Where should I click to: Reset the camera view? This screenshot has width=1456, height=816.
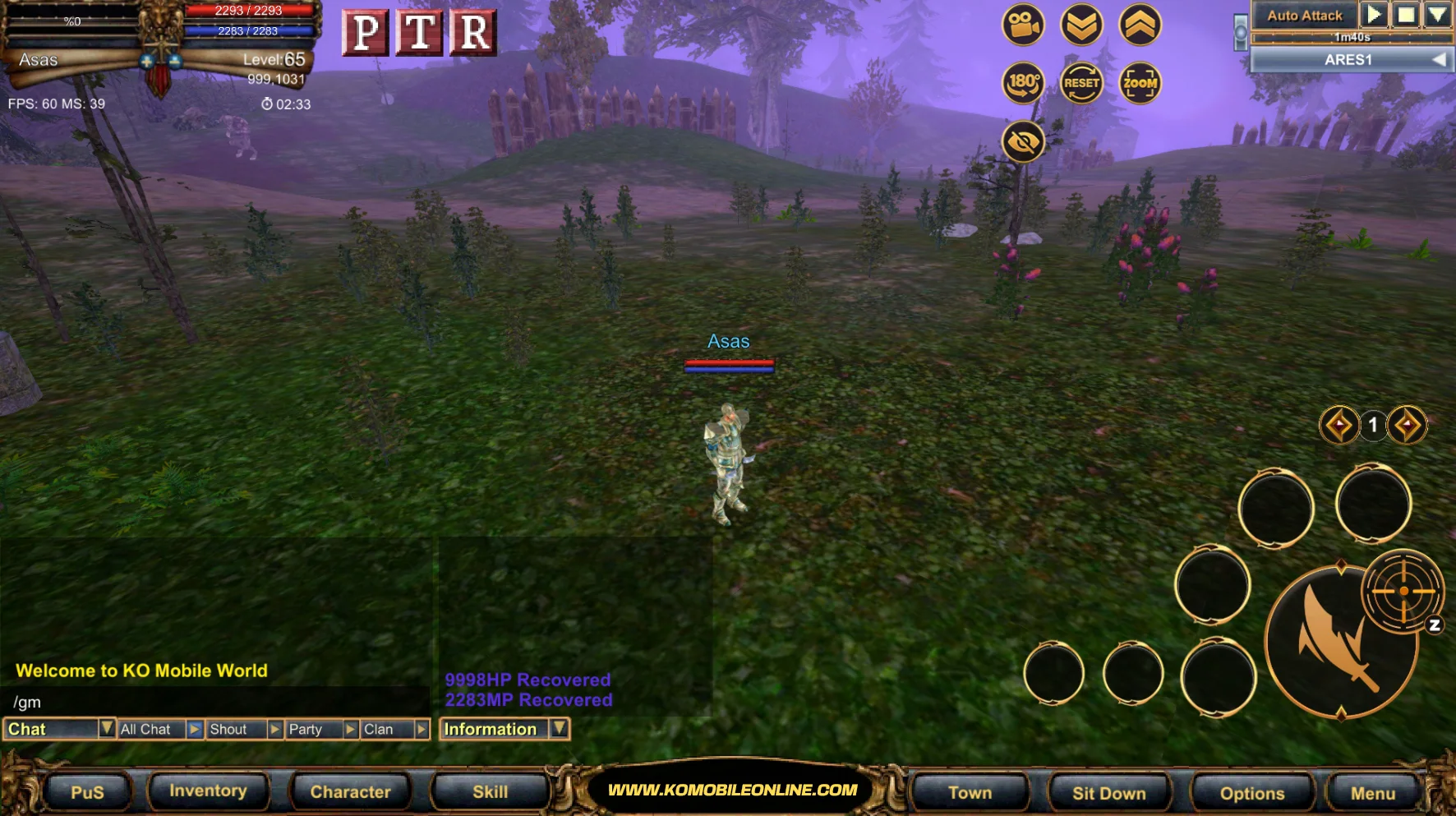pyautogui.click(x=1081, y=83)
